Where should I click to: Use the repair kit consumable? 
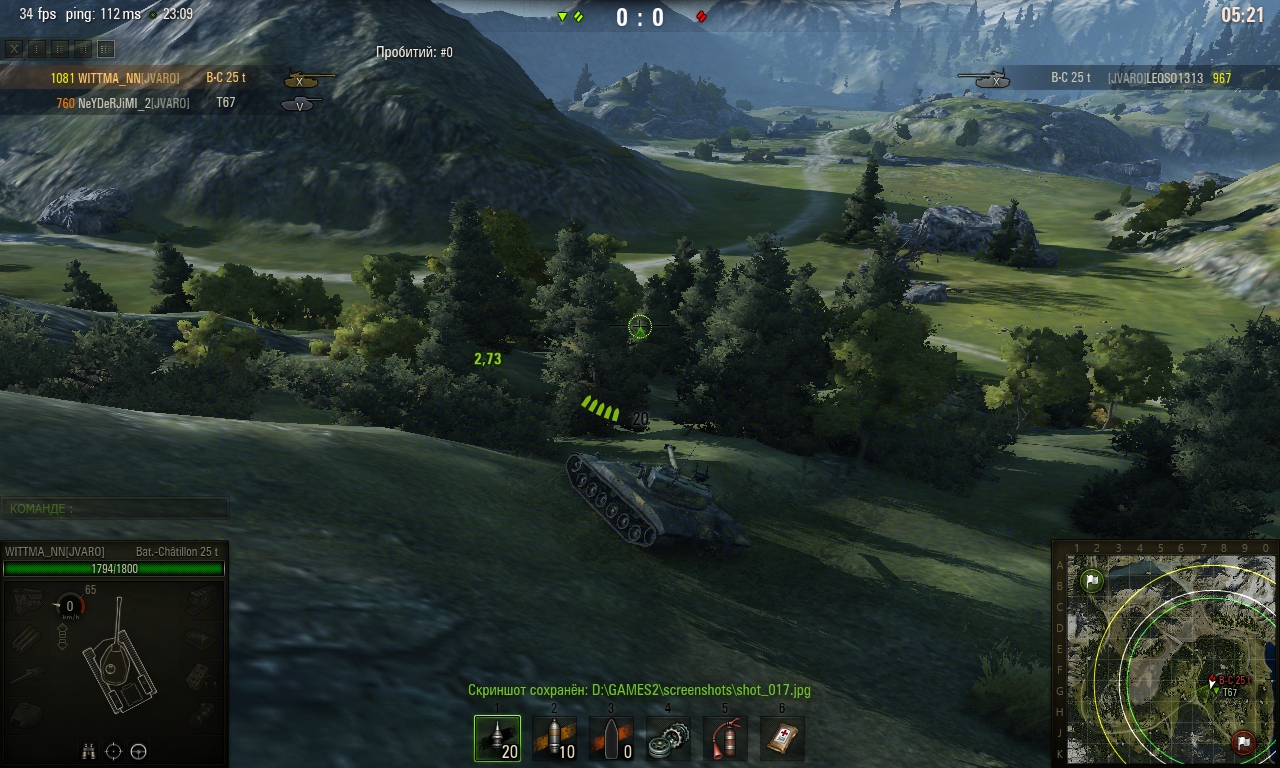[x=668, y=739]
